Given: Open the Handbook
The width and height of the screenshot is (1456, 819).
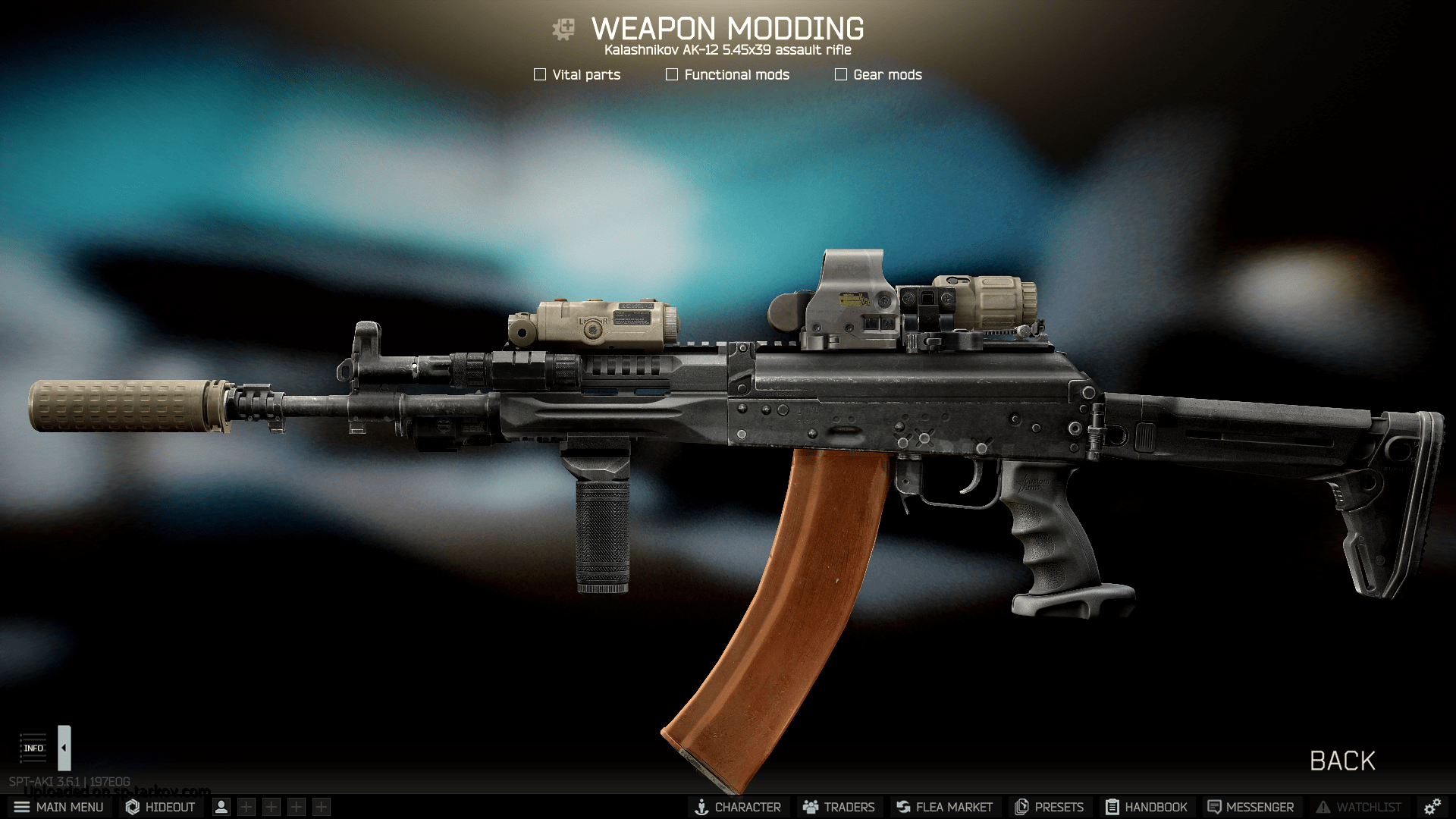Looking at the screenshot, I should pos(1146,807).
